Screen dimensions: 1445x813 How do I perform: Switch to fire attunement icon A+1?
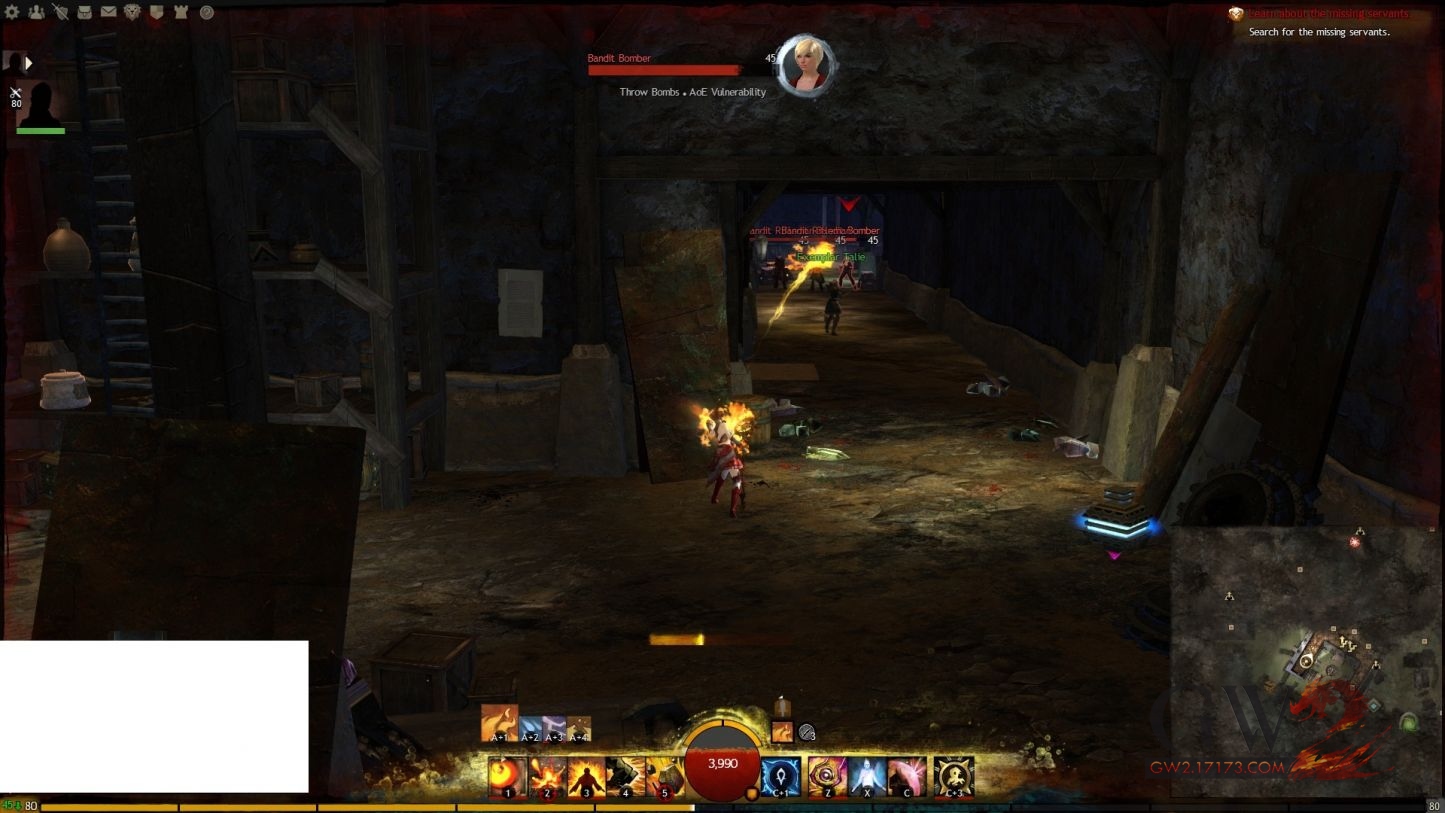click(499, 723)
